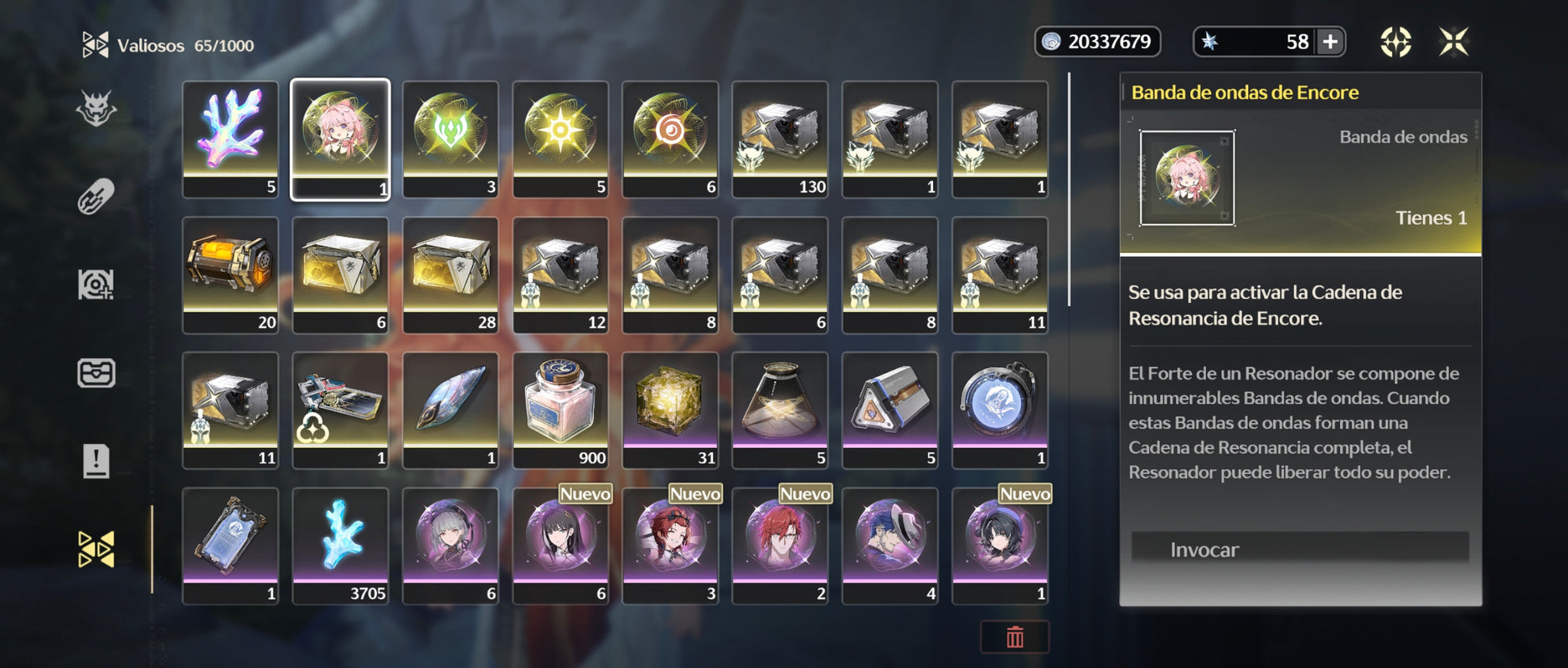Select the orange glowing supply chest
1568x668 pixels.
(230, 274)
